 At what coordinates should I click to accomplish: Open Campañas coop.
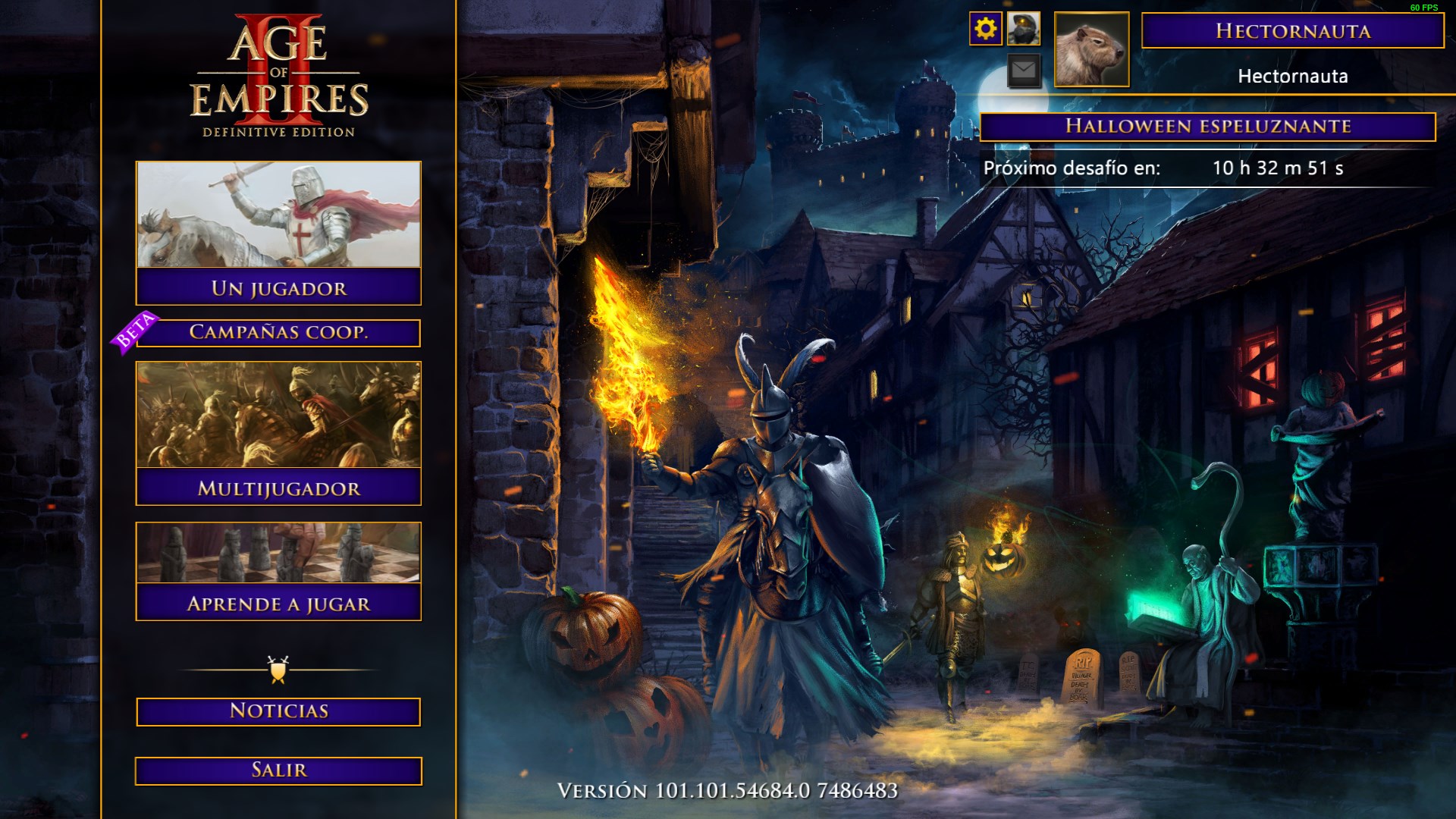click(282, 334)
